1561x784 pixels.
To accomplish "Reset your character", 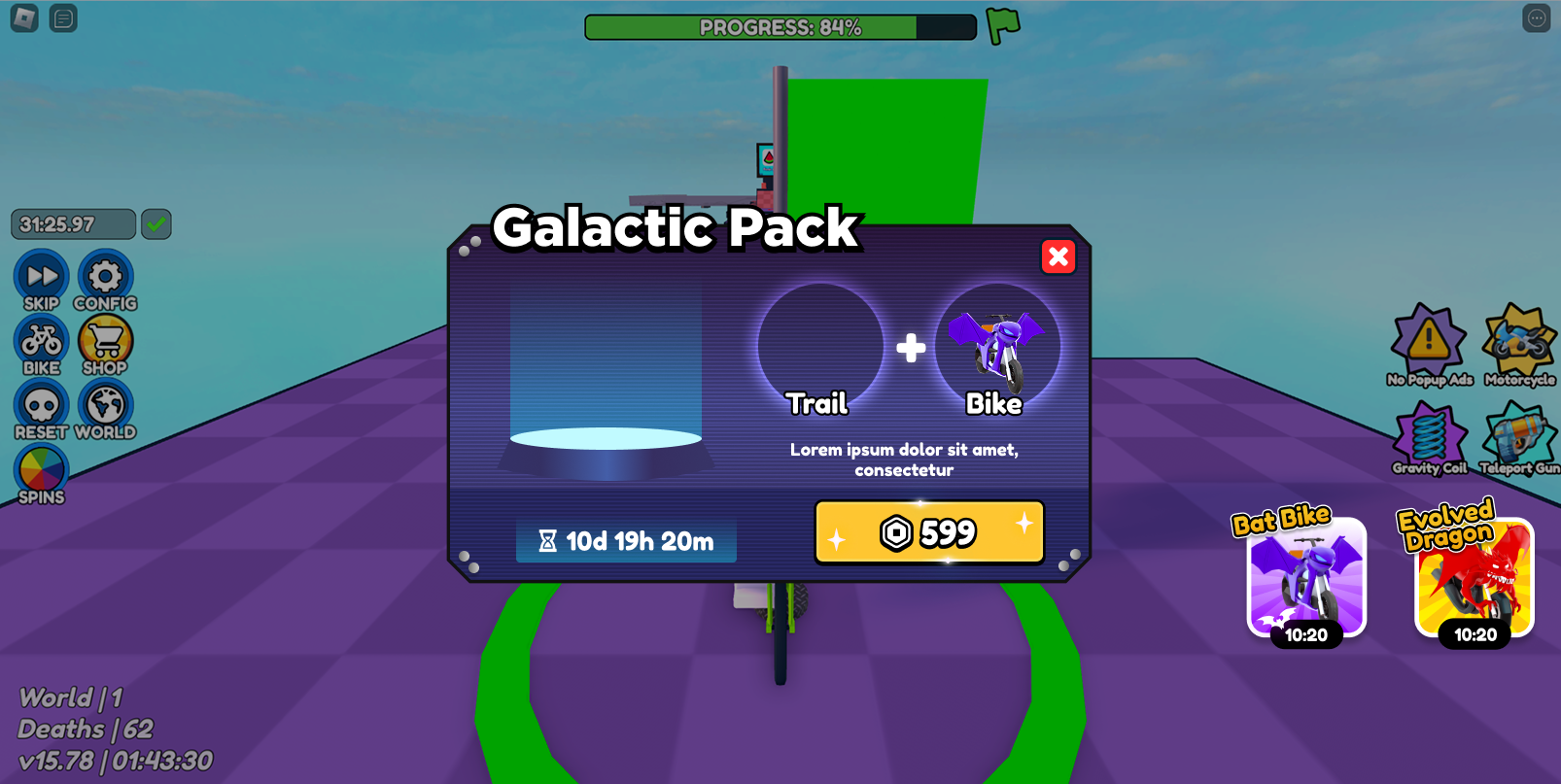I will pos(41,408).
